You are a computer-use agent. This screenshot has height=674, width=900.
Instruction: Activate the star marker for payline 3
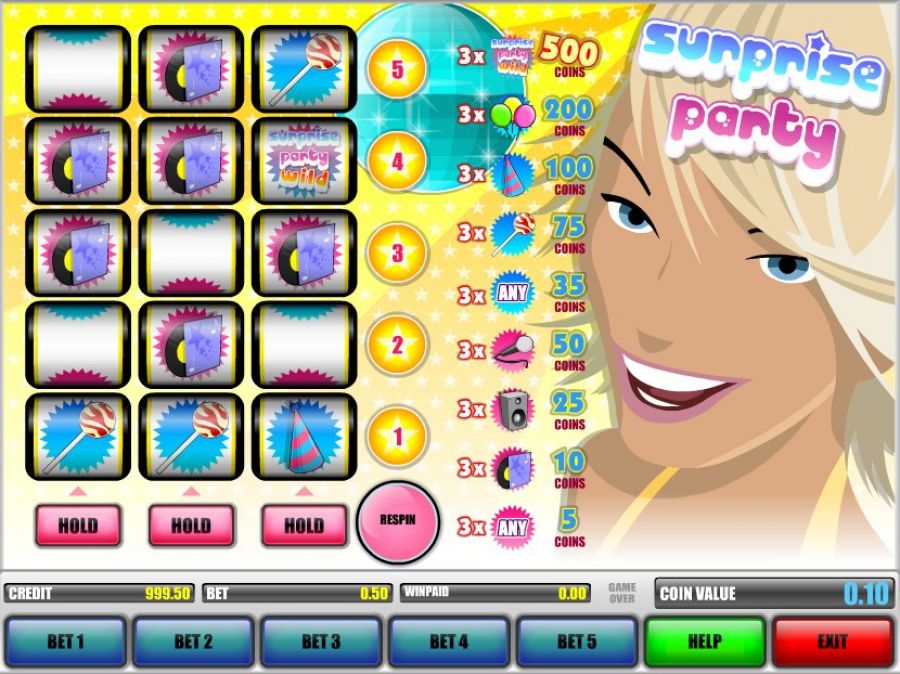point(397,253)
